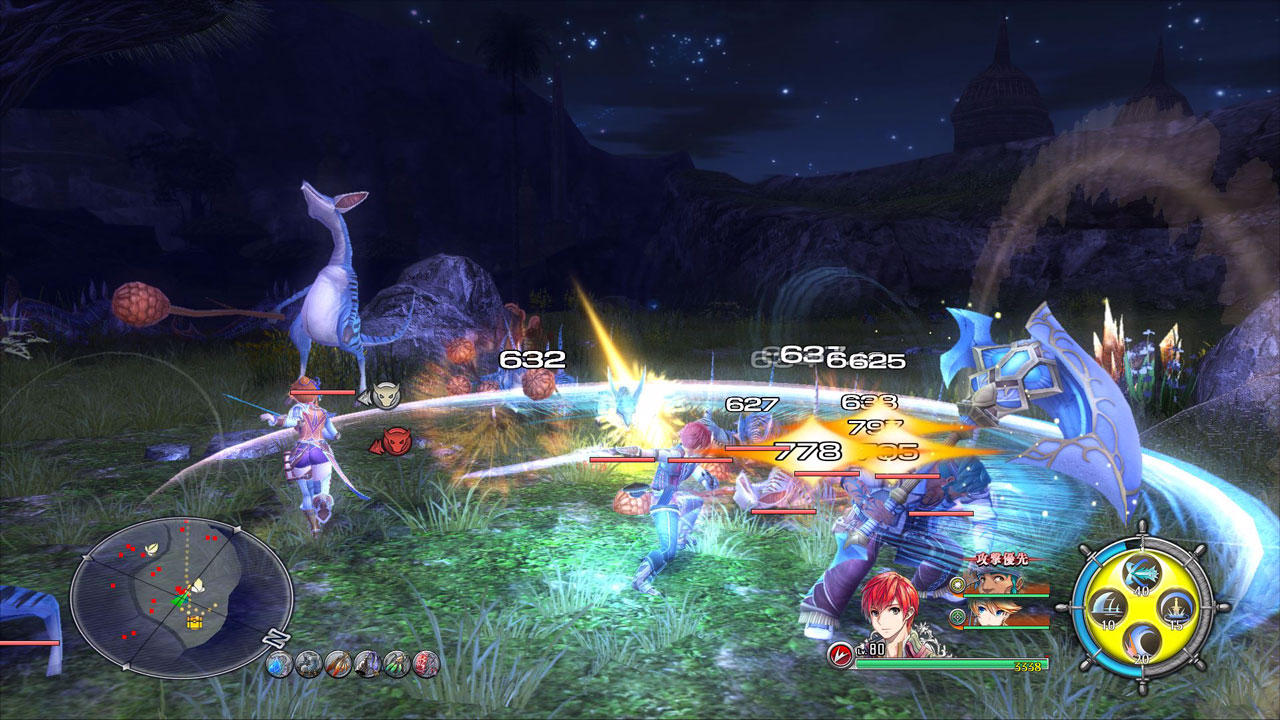Click the red EXTRA gauge emblem beside Adol
This screenshot has height=720, width=1280.
[840, 652]
